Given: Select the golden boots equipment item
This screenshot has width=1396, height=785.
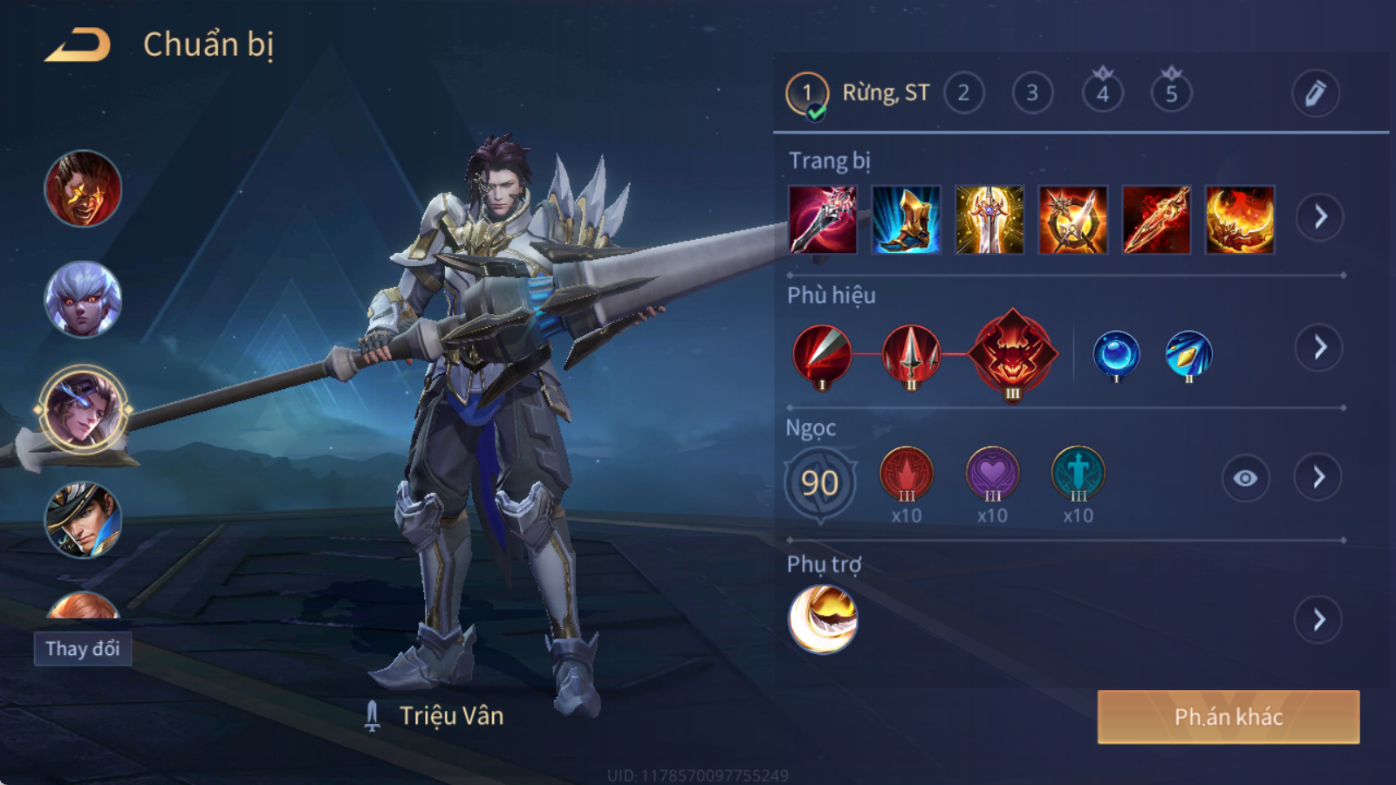Looking at the screenshot, I should [906, 219].
